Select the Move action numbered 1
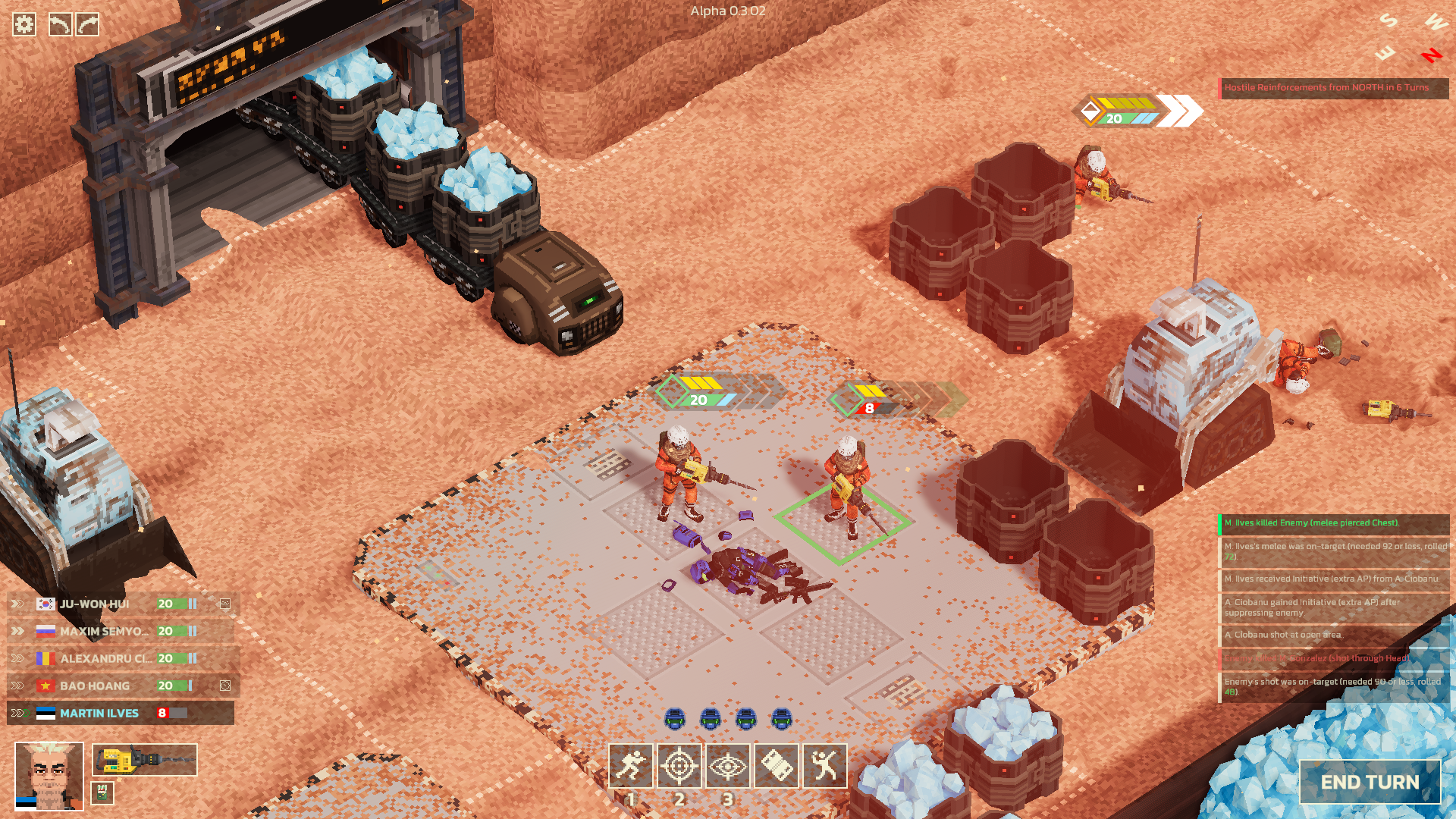 (x=632, y=767)
